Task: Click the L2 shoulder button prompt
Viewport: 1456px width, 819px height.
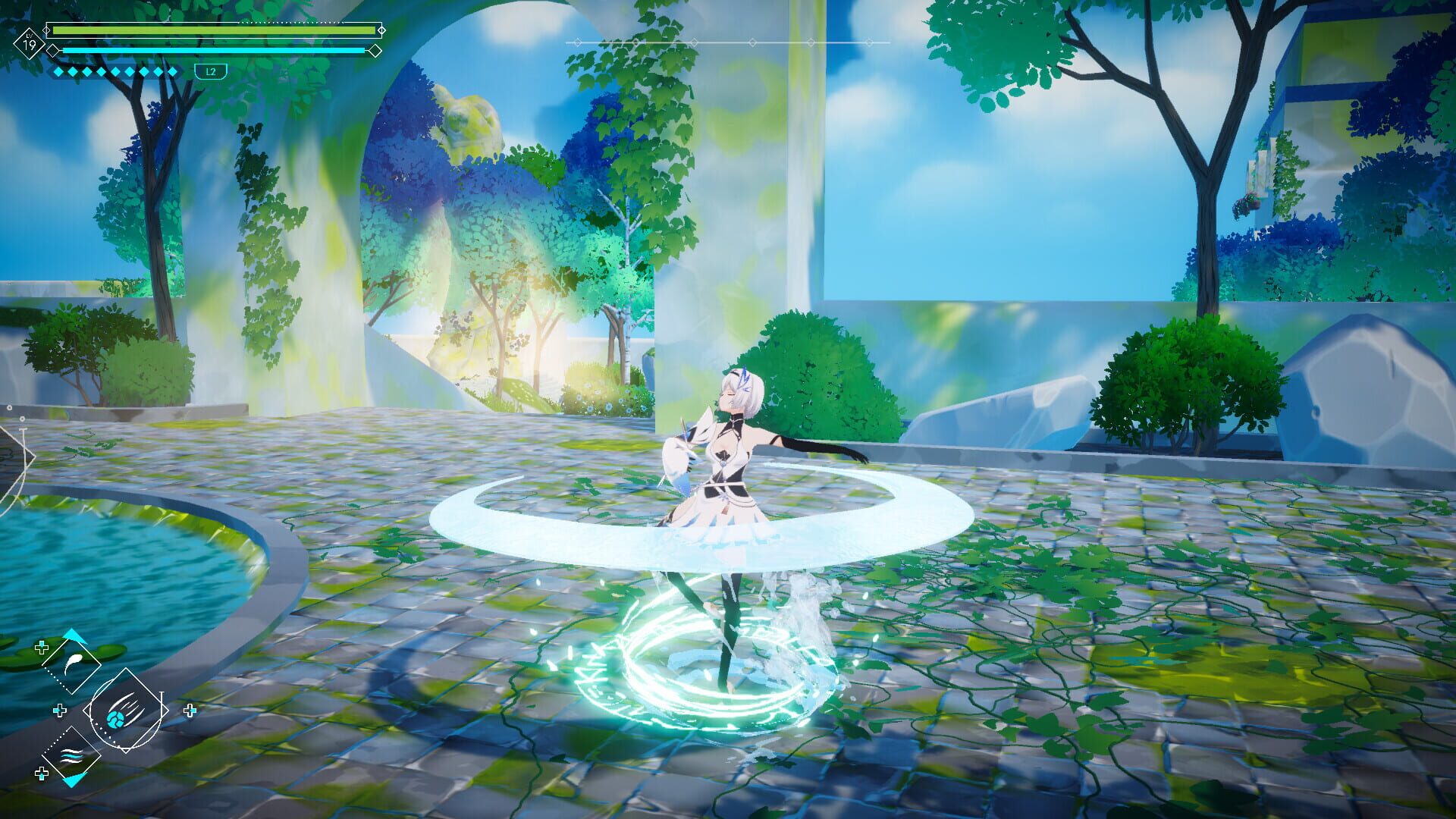Action: click(x=212, y=71)
